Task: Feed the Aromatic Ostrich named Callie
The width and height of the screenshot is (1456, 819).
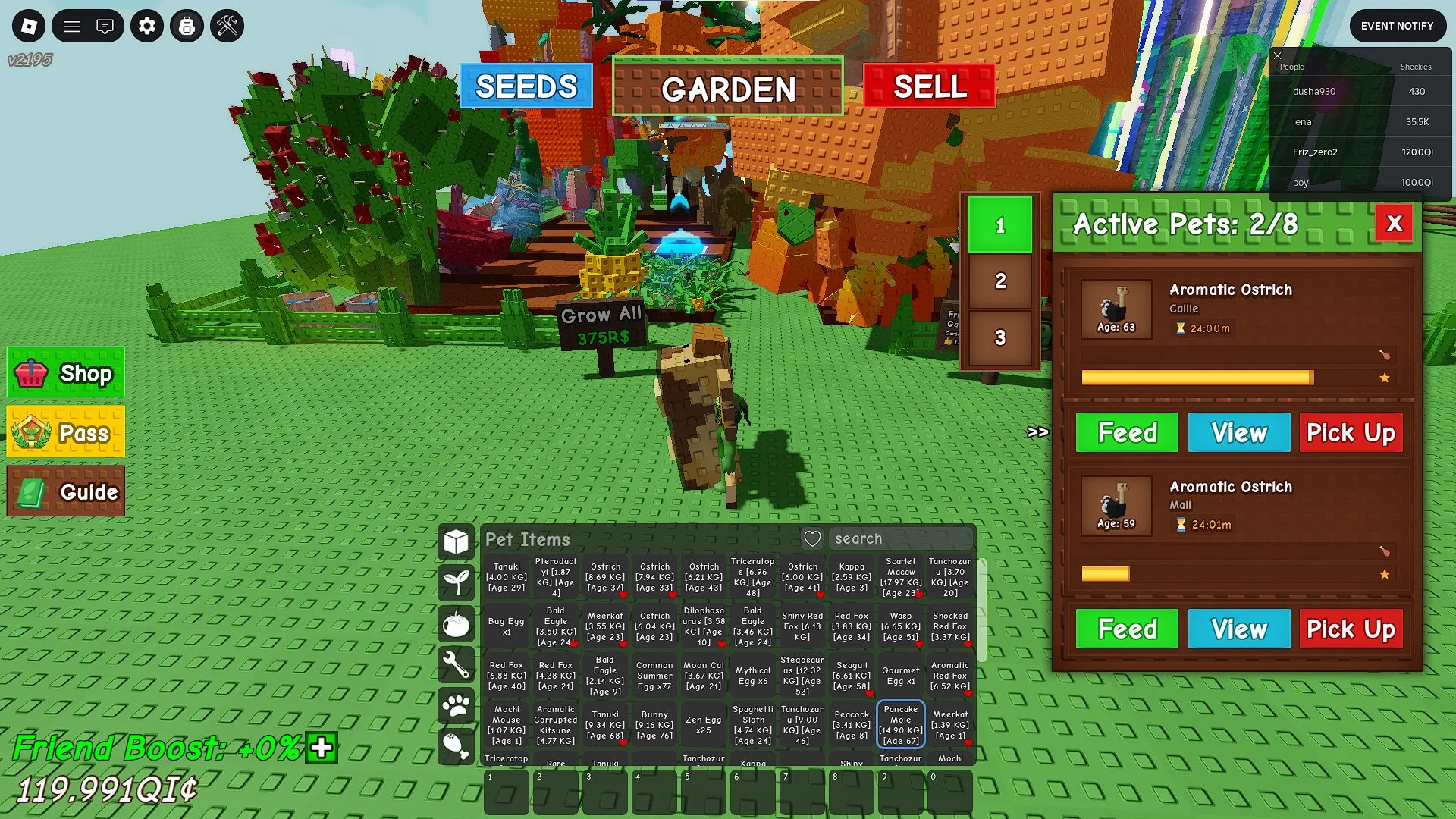Action: click(x=1126, y=432)
